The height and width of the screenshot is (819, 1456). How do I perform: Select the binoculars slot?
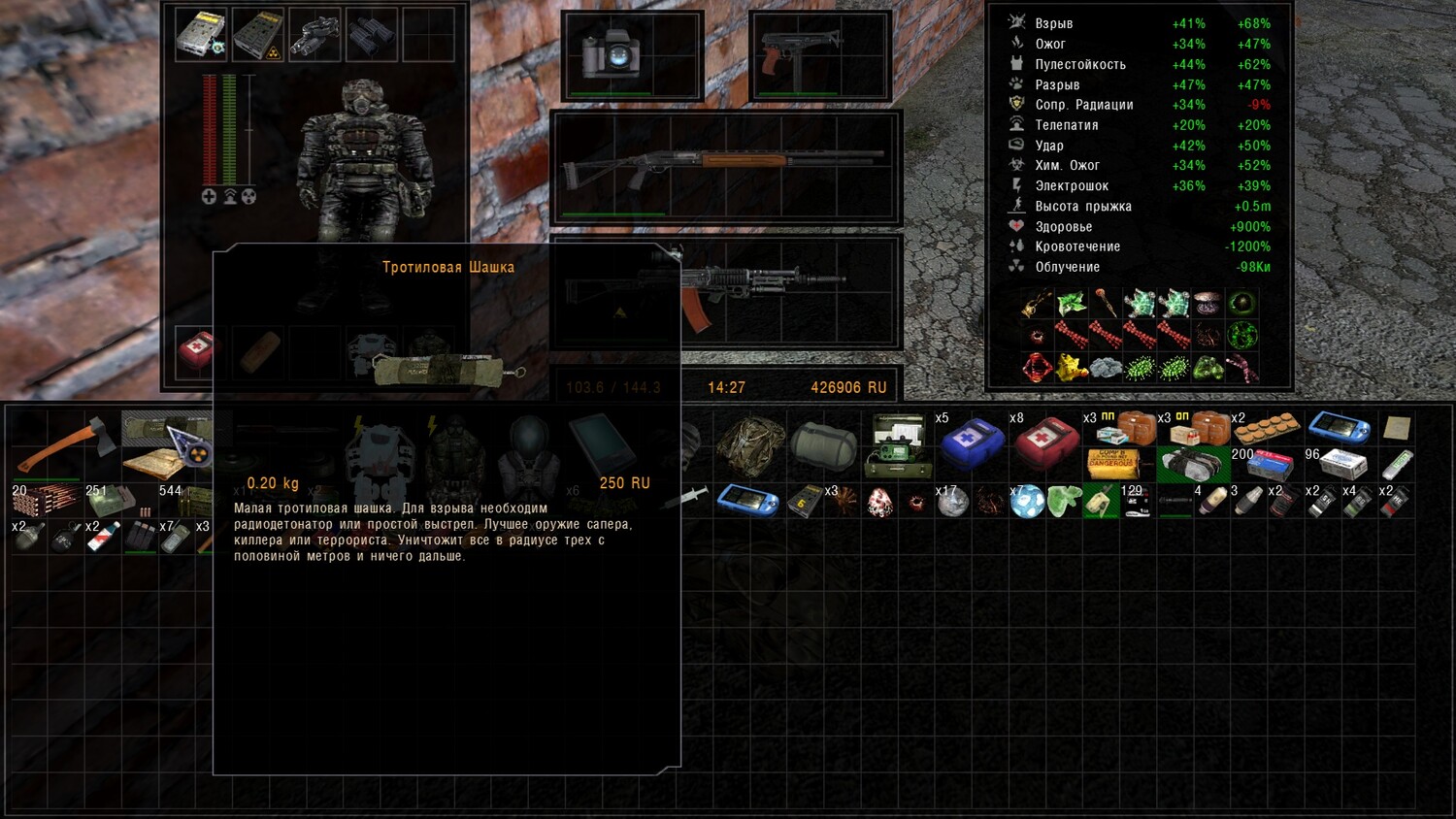tap(371, 34)
